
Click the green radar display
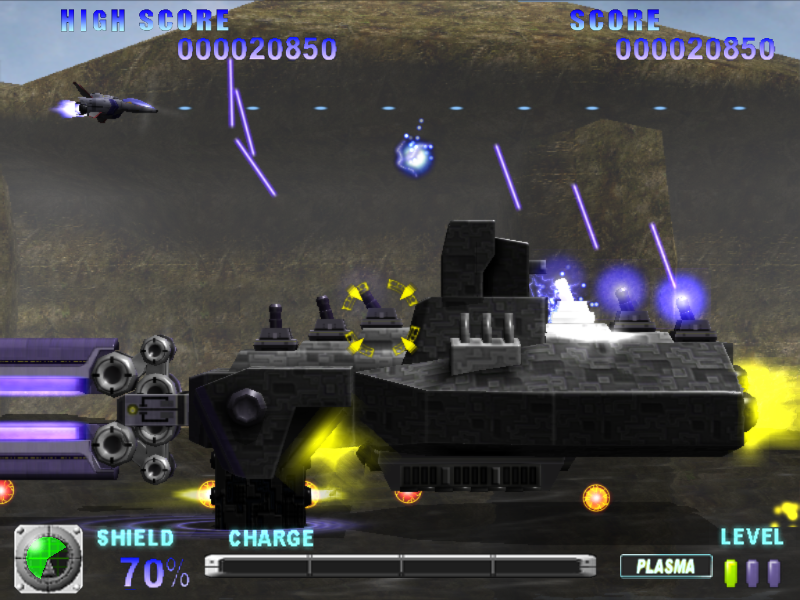[48, 558]
